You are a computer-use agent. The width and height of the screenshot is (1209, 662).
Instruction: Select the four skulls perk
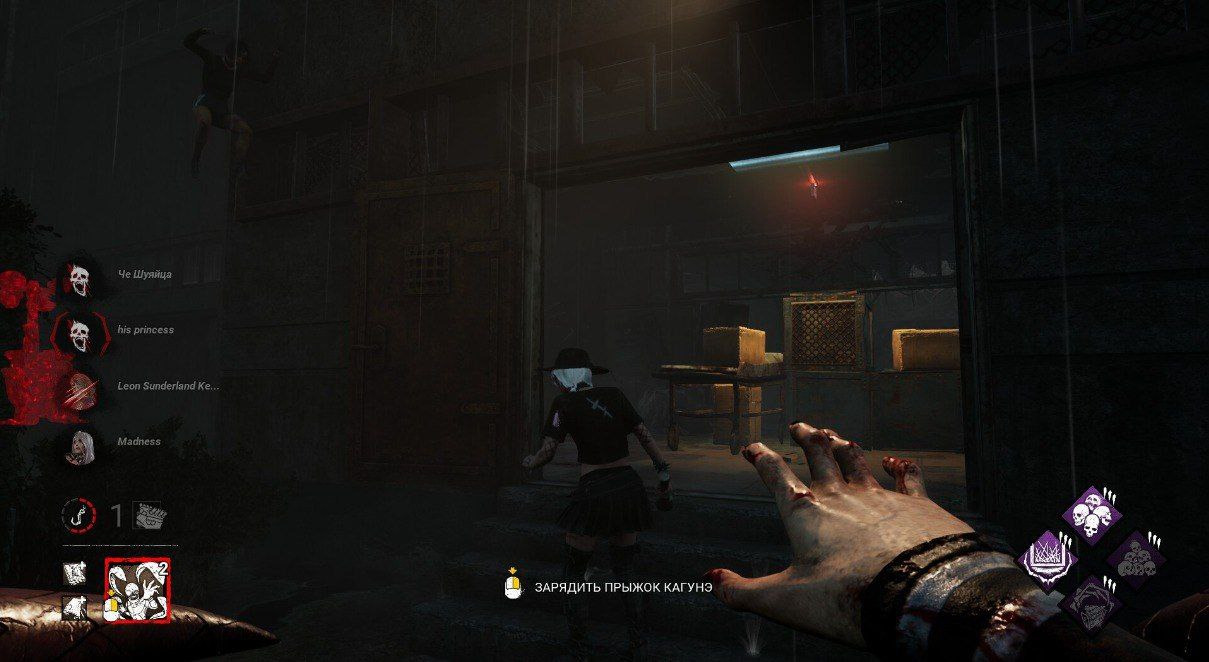tap(1091, 515)
